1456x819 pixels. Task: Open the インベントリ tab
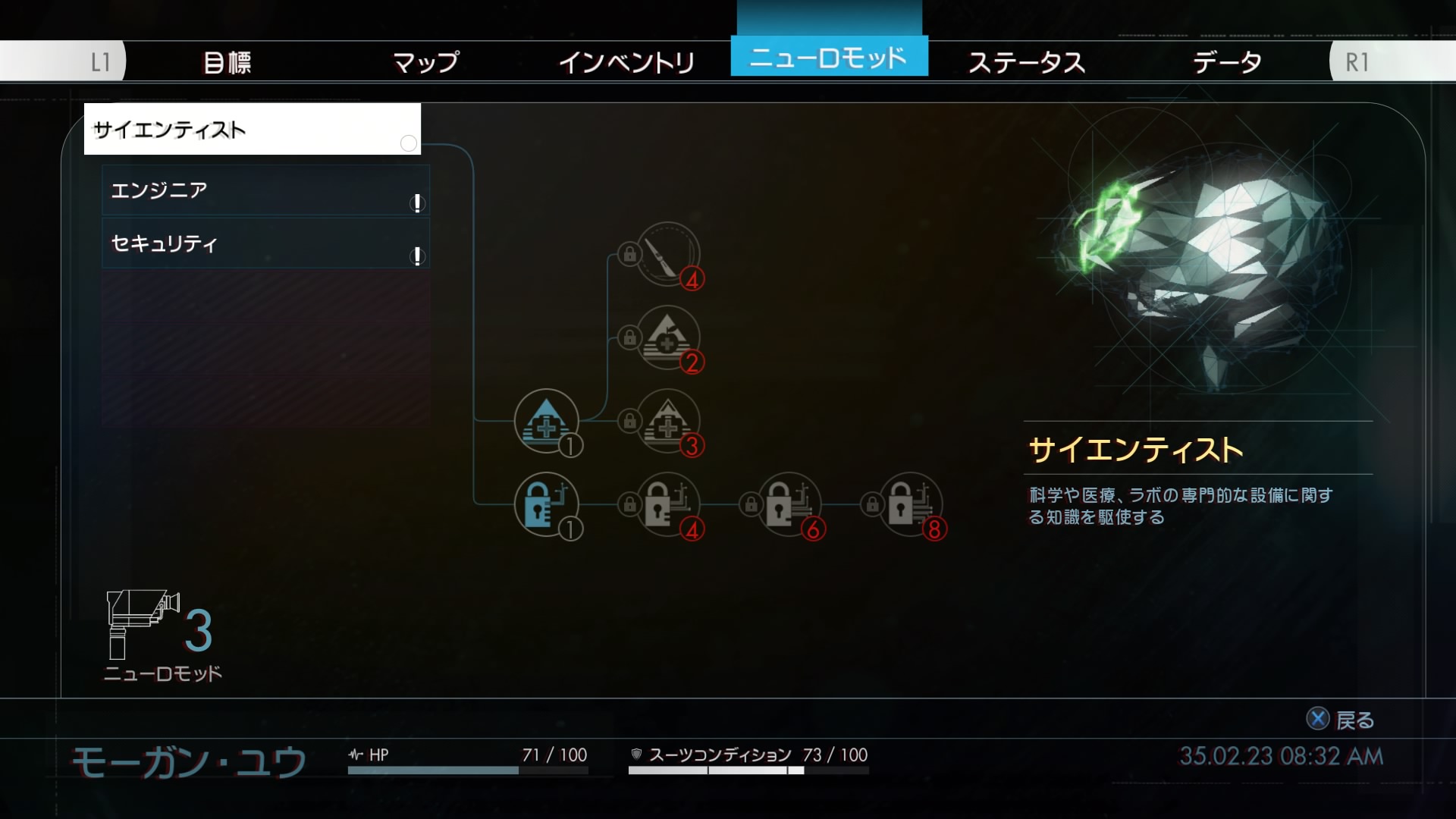pos(626,62)
